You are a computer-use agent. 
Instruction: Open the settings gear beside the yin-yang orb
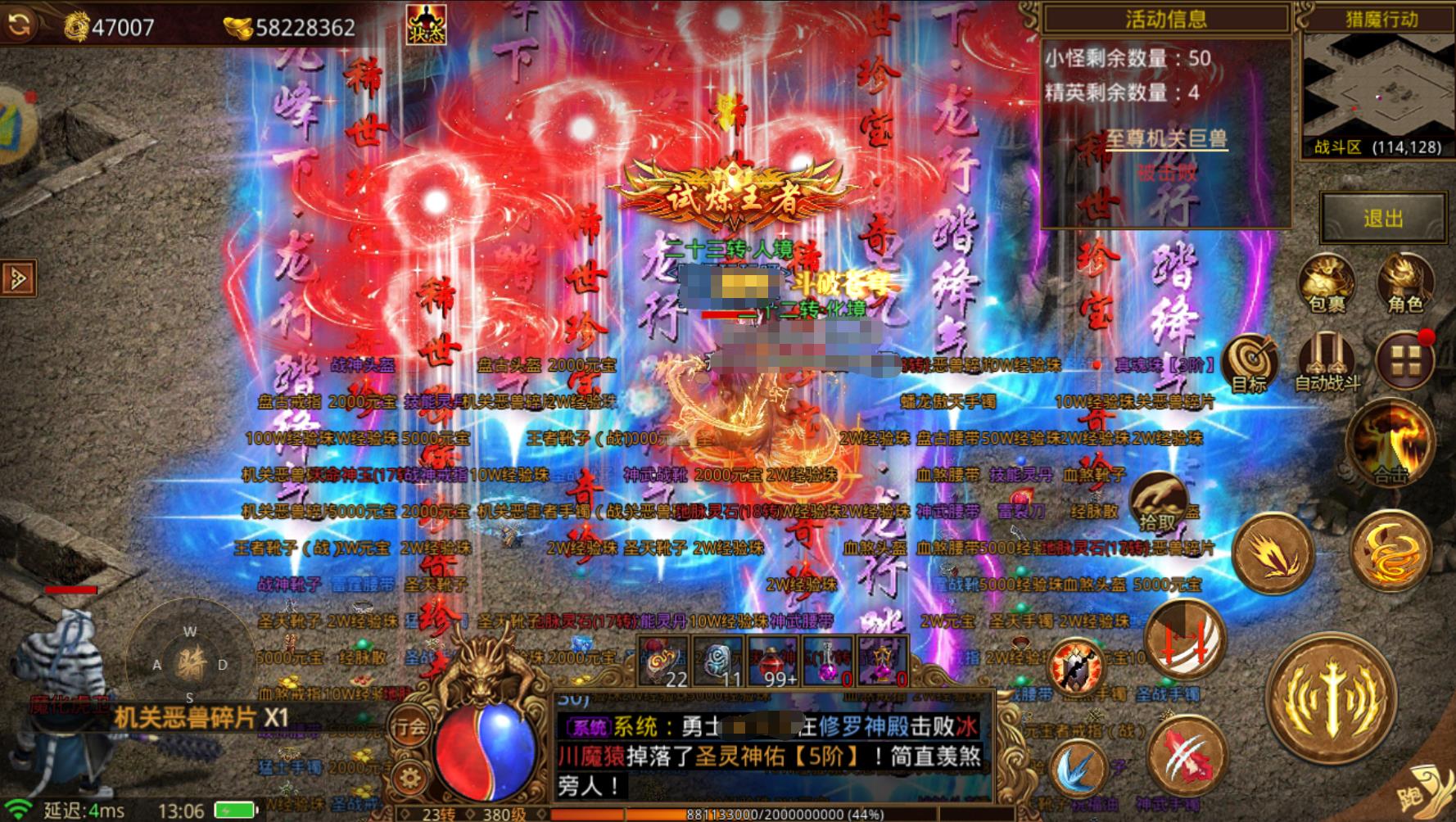pyautogui.click(x=408, y=776)
